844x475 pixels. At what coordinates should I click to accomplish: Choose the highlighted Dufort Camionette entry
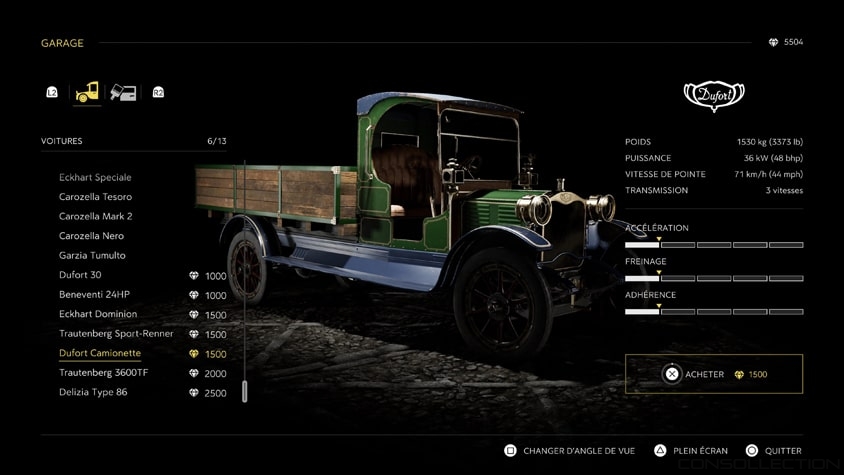click(x=100, y=353)
